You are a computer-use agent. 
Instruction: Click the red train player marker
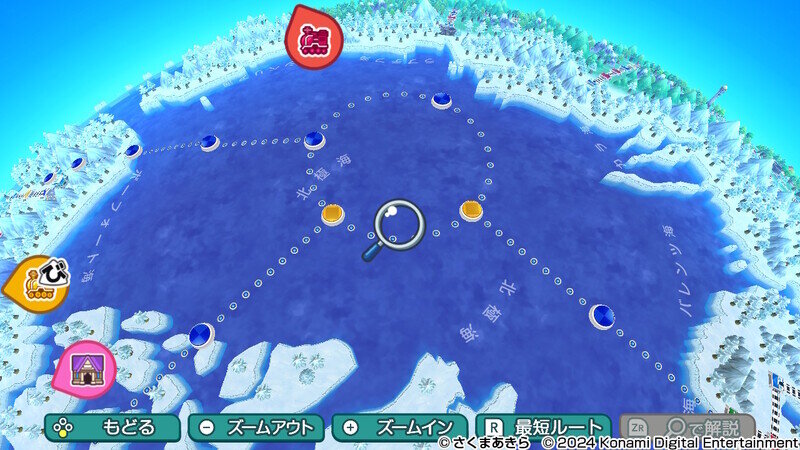point(314,37)
